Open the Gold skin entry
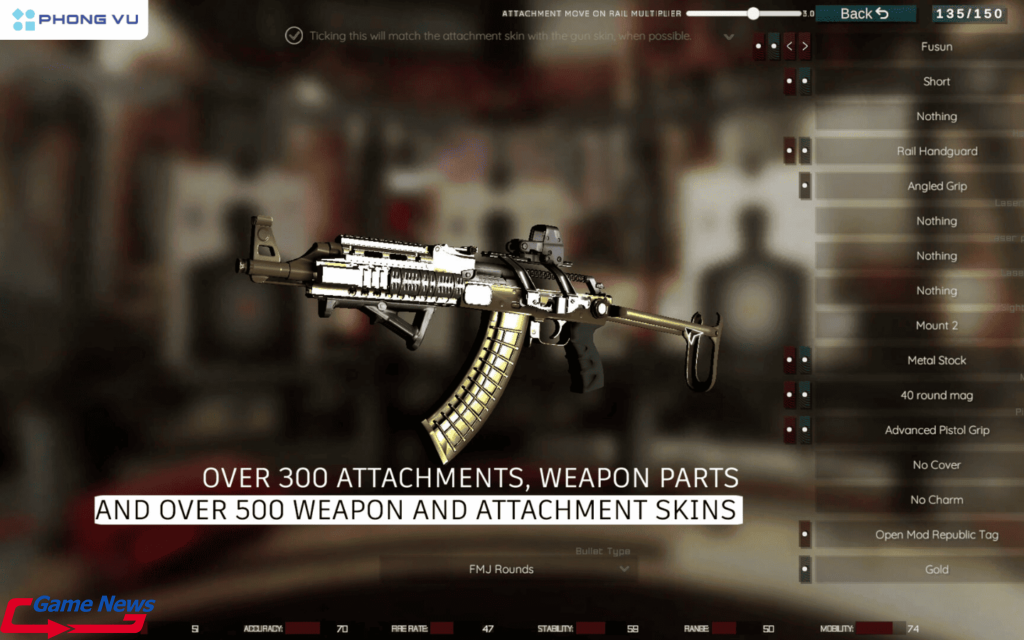This screenshot has height=640, width=1024. coord(936,570)
